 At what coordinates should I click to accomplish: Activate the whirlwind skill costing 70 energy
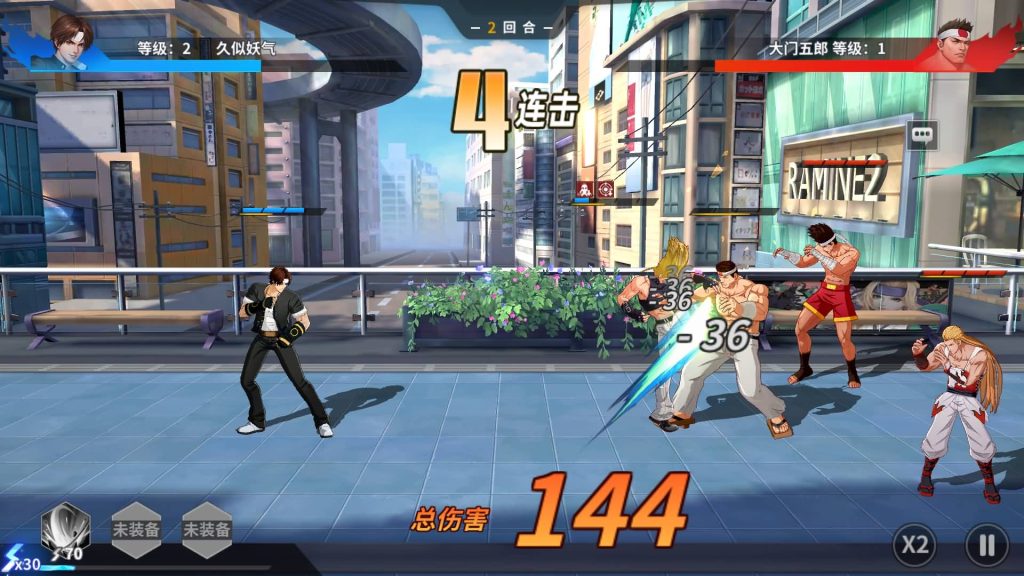tap(66, 529)
